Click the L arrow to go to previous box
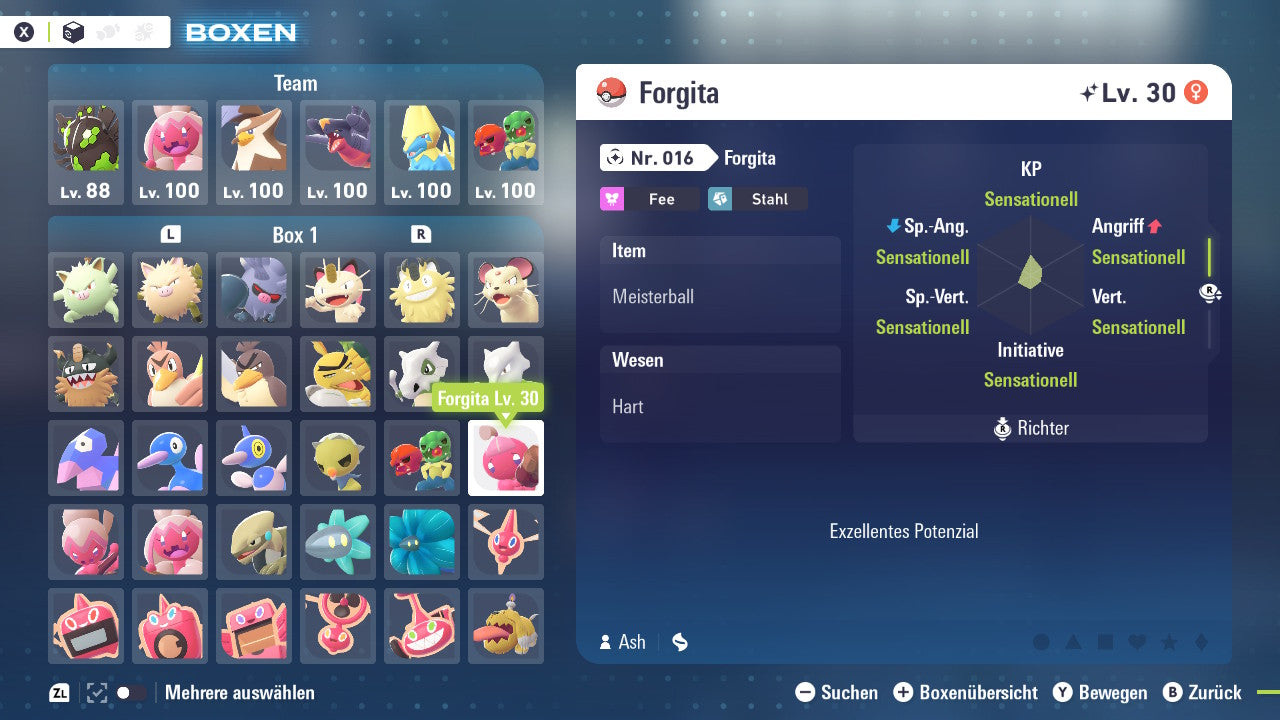This screenshot has width=1280, height=720. pos(171,234)
